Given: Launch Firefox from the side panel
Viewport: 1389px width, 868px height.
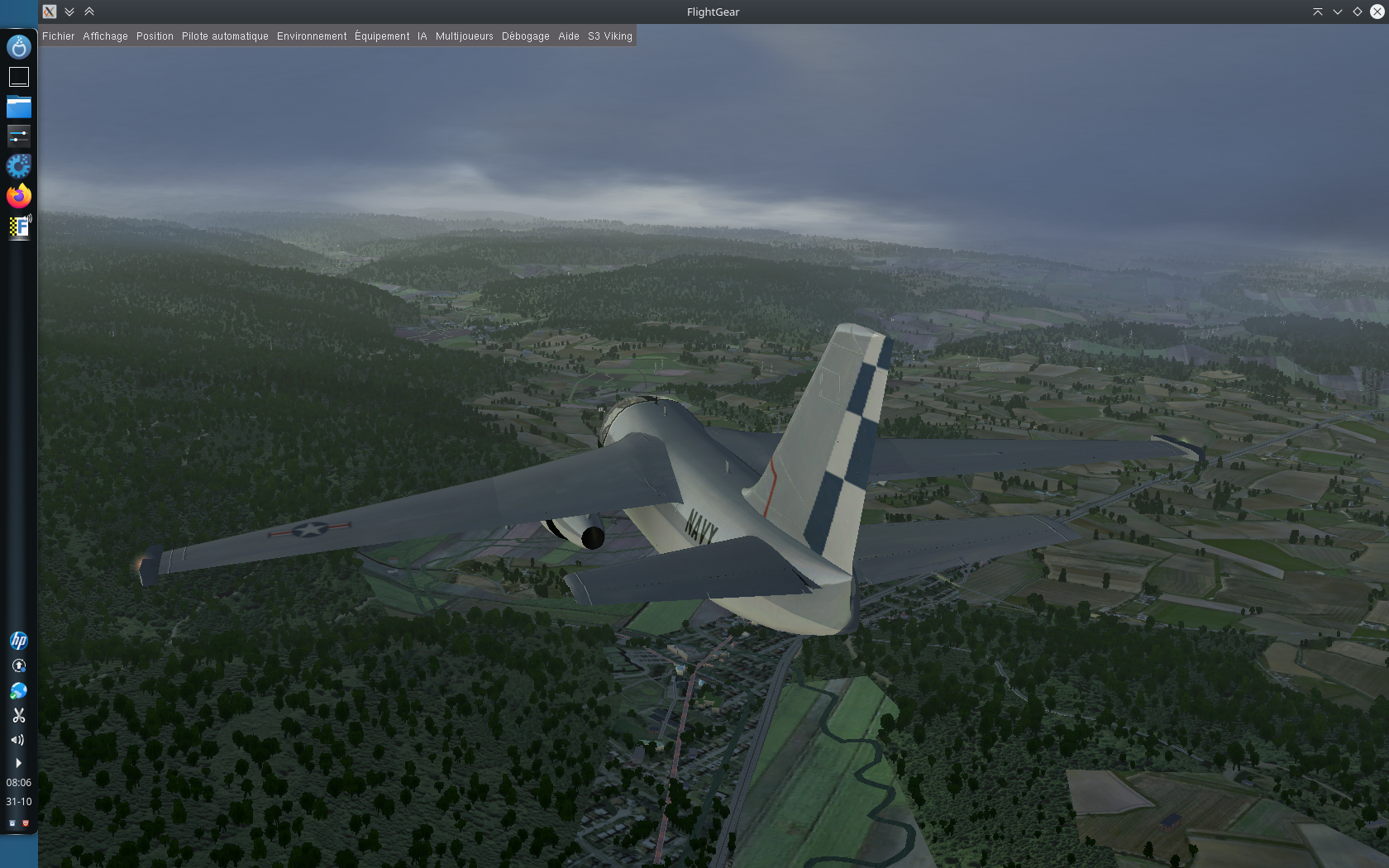Looking at the screenshot, I should [18, 196].
